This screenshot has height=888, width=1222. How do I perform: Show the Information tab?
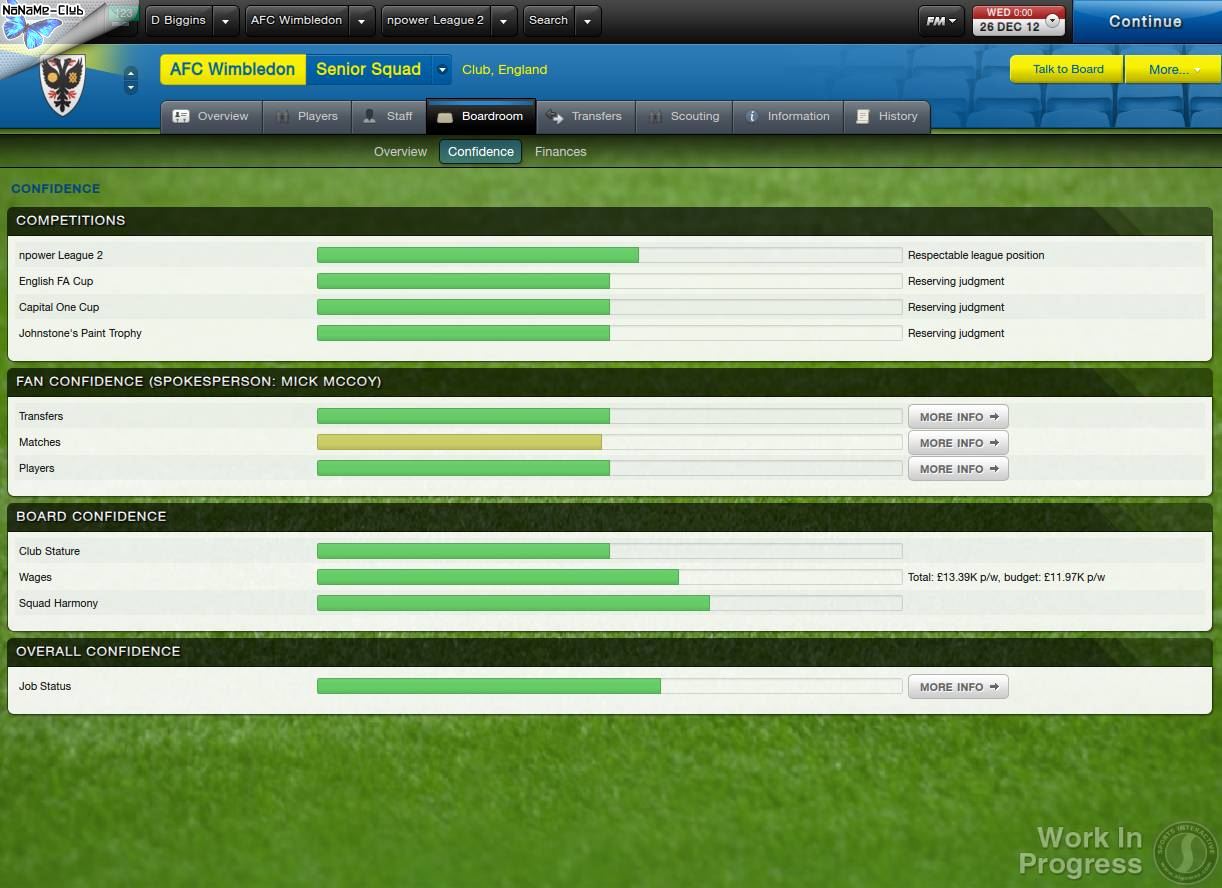click(x=788, y=116)
